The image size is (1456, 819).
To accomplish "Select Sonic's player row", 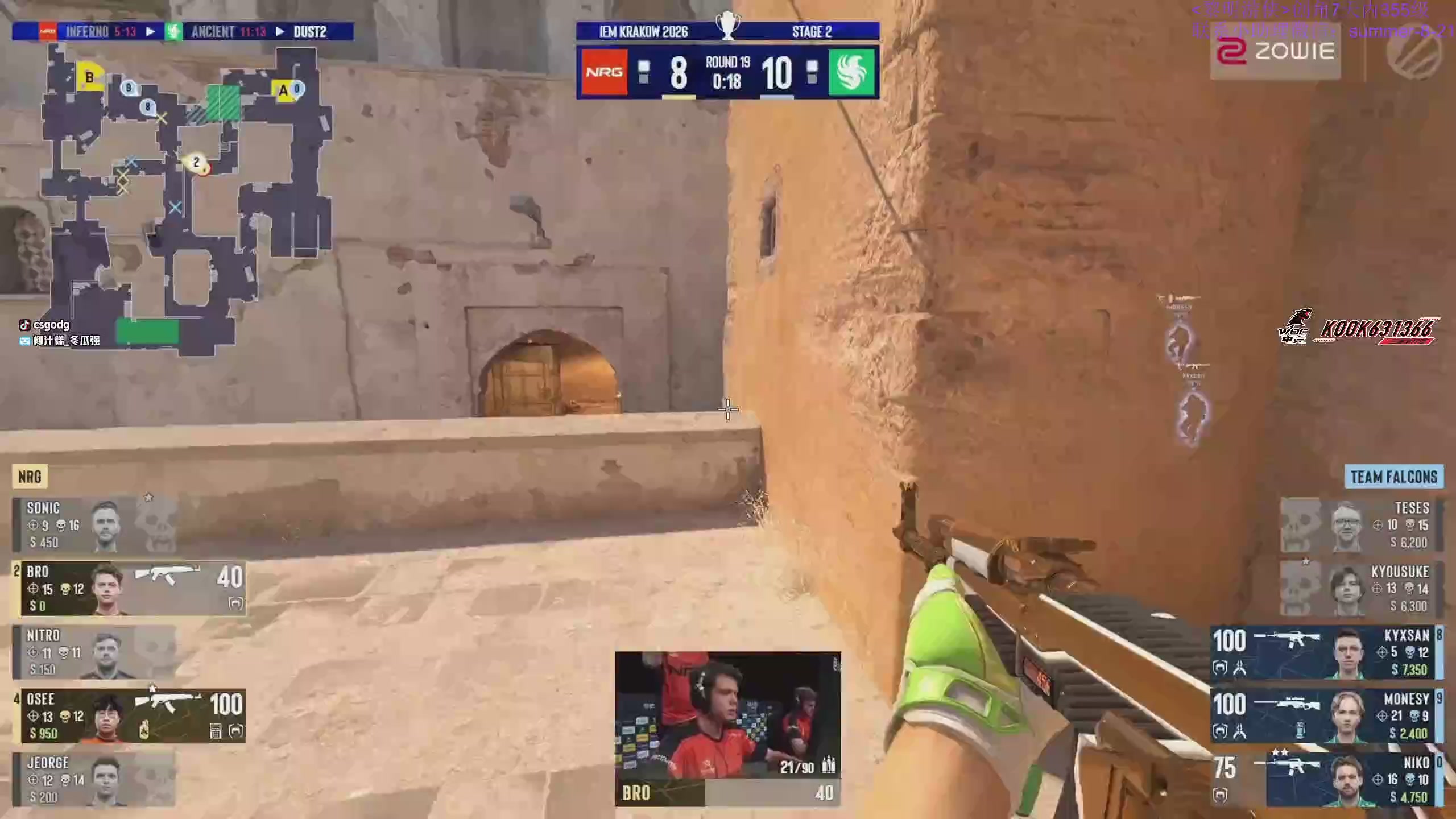I will (x=94, y=525).
